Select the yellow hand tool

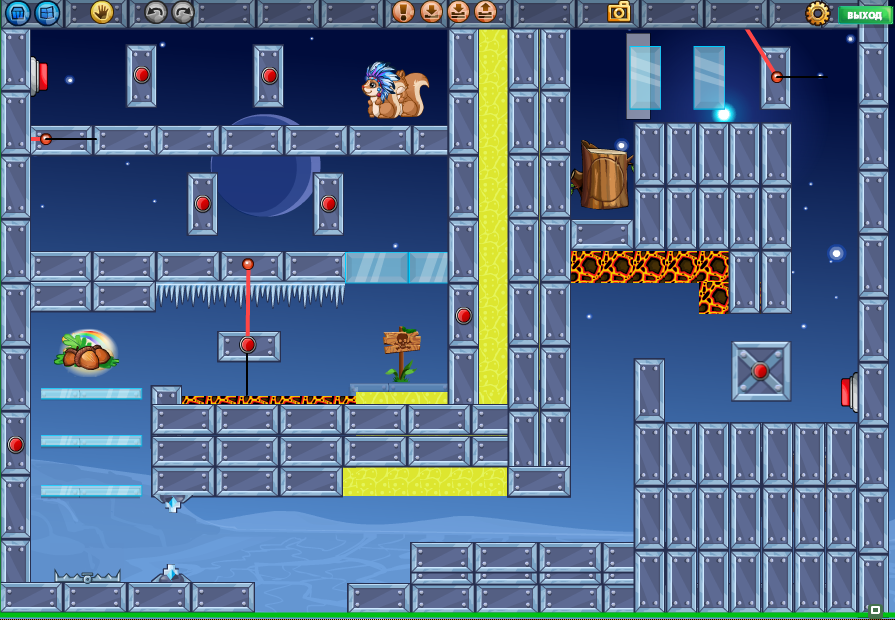[101, 12]
